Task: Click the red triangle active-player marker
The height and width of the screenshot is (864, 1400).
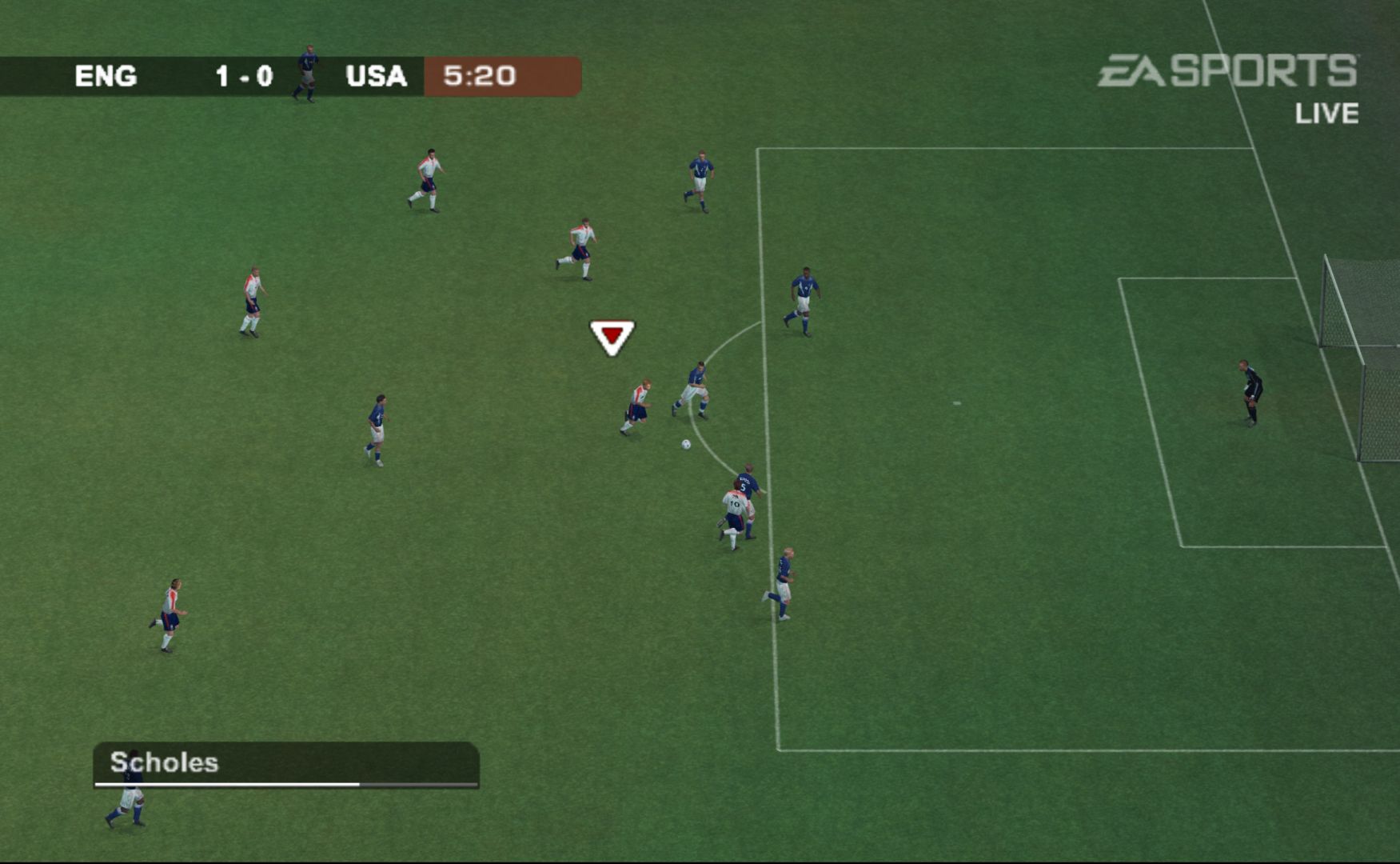Action: tap(612, 336)
